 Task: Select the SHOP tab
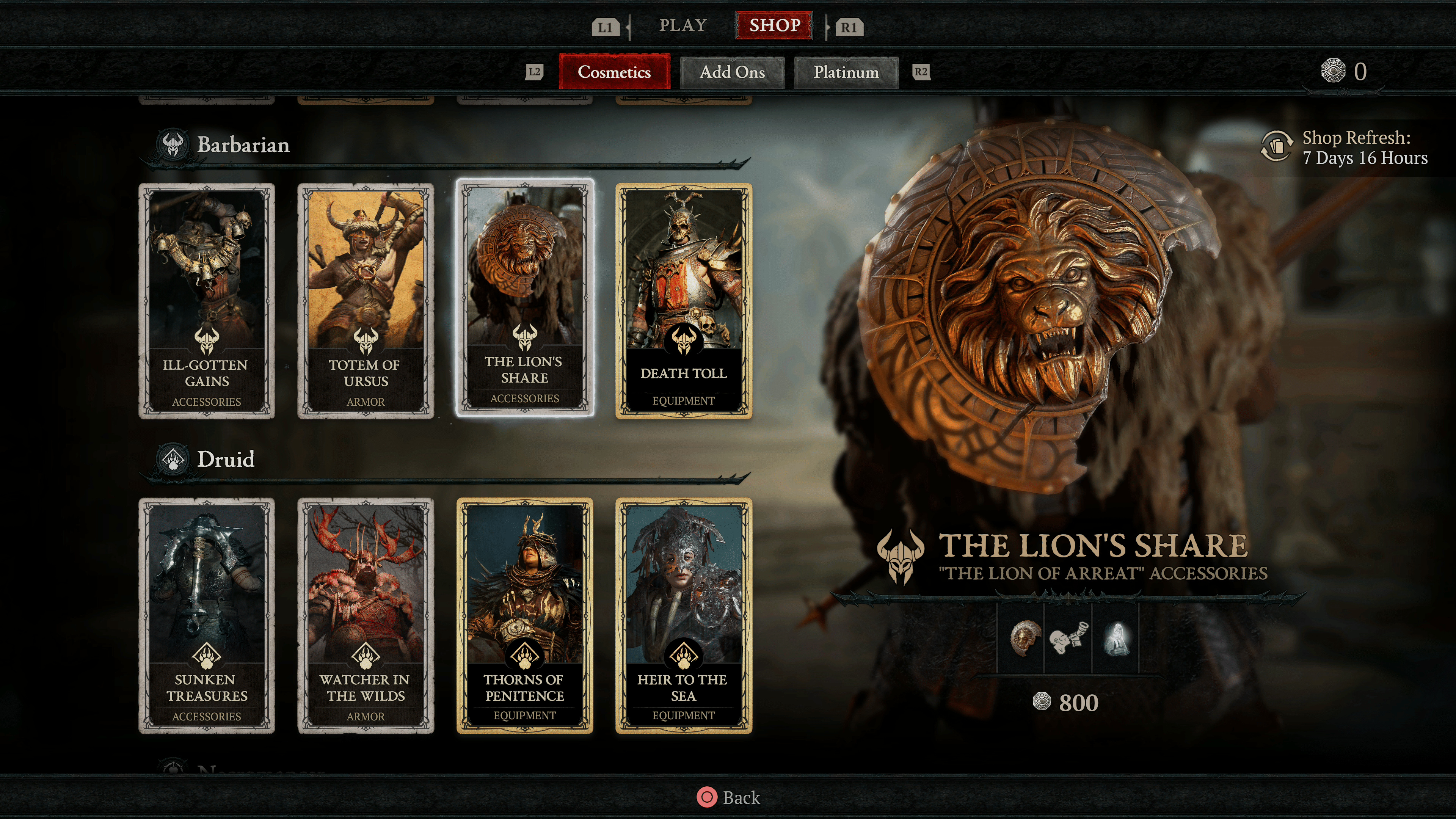774,25
